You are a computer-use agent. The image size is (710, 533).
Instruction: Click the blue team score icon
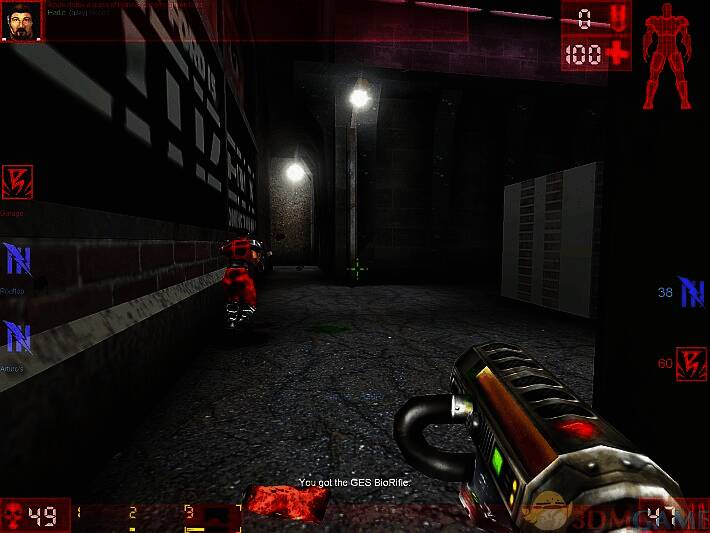point(691,292)
